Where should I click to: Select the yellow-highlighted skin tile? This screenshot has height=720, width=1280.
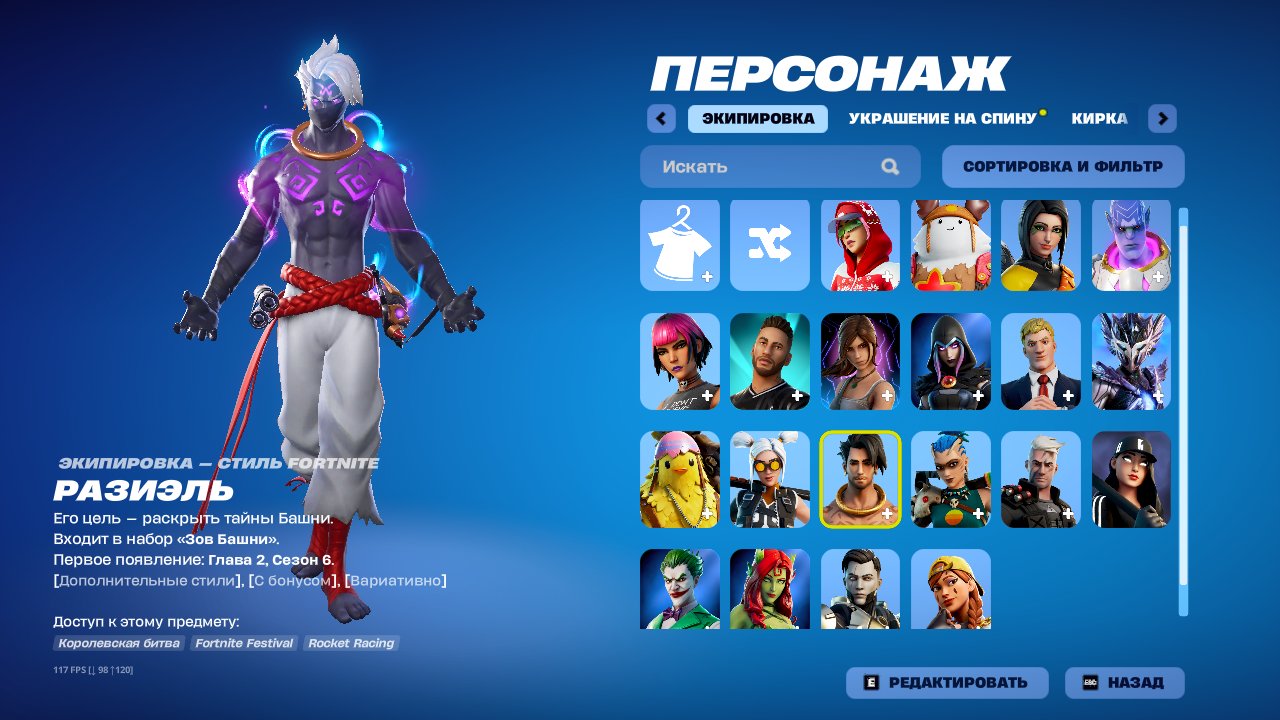pyautogui.click(x=859, y=476)
